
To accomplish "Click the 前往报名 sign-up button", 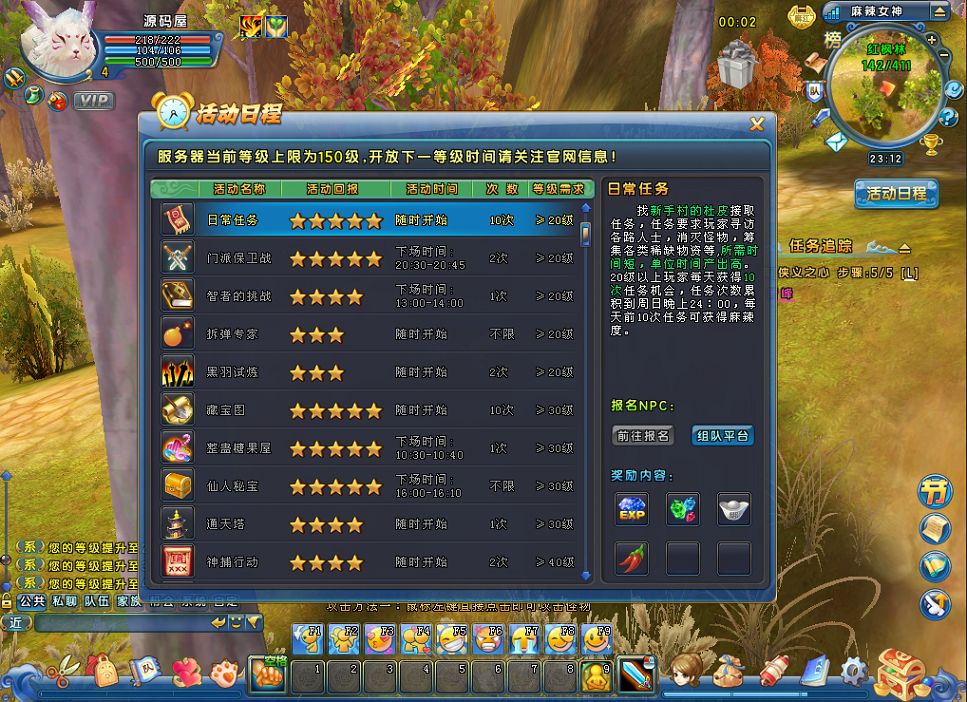I will 642,436.
